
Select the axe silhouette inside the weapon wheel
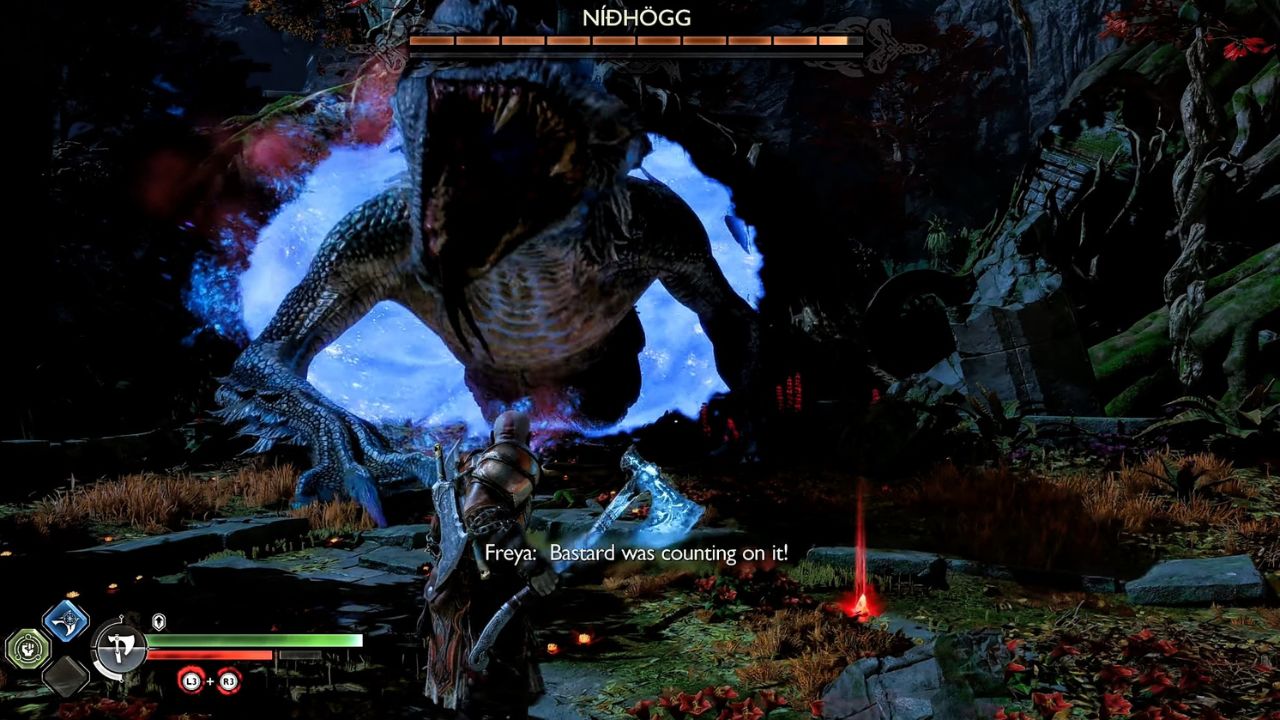[119, 646]
